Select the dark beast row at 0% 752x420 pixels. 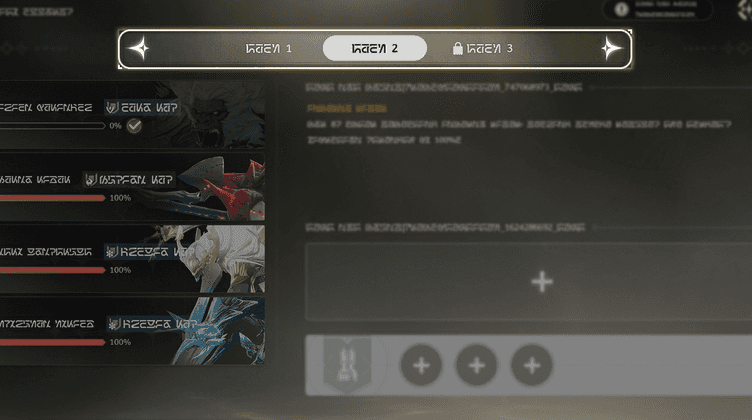pos(130,114)
